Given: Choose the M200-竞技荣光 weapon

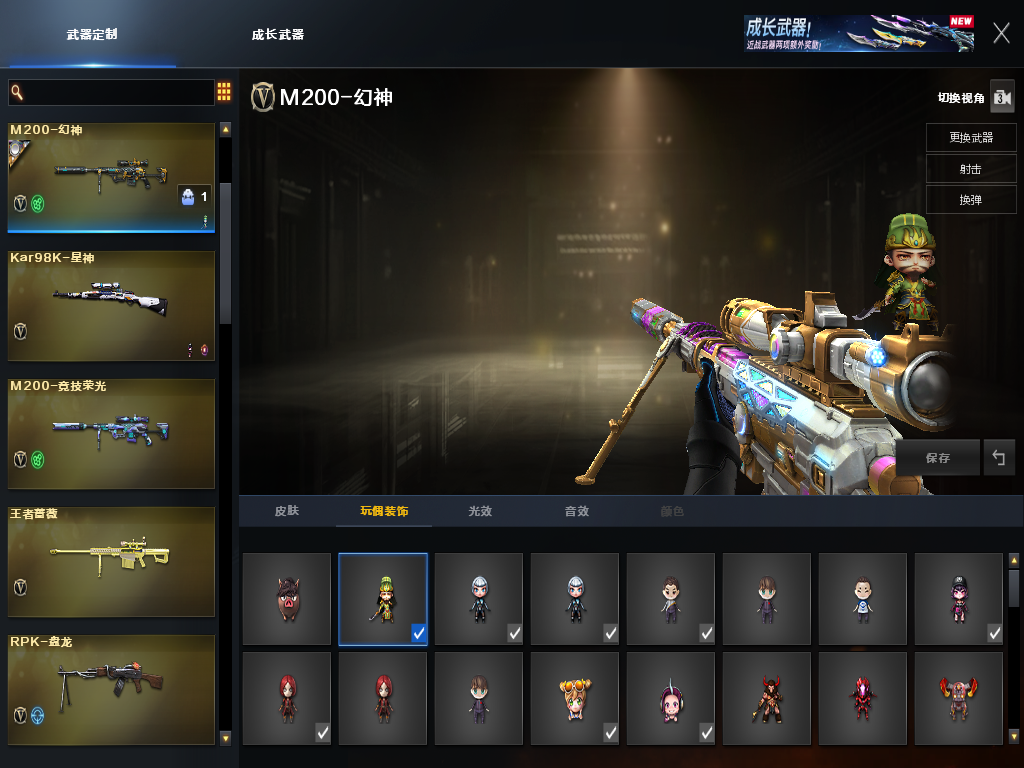Looking at the screenshot, I should [111, 433].
